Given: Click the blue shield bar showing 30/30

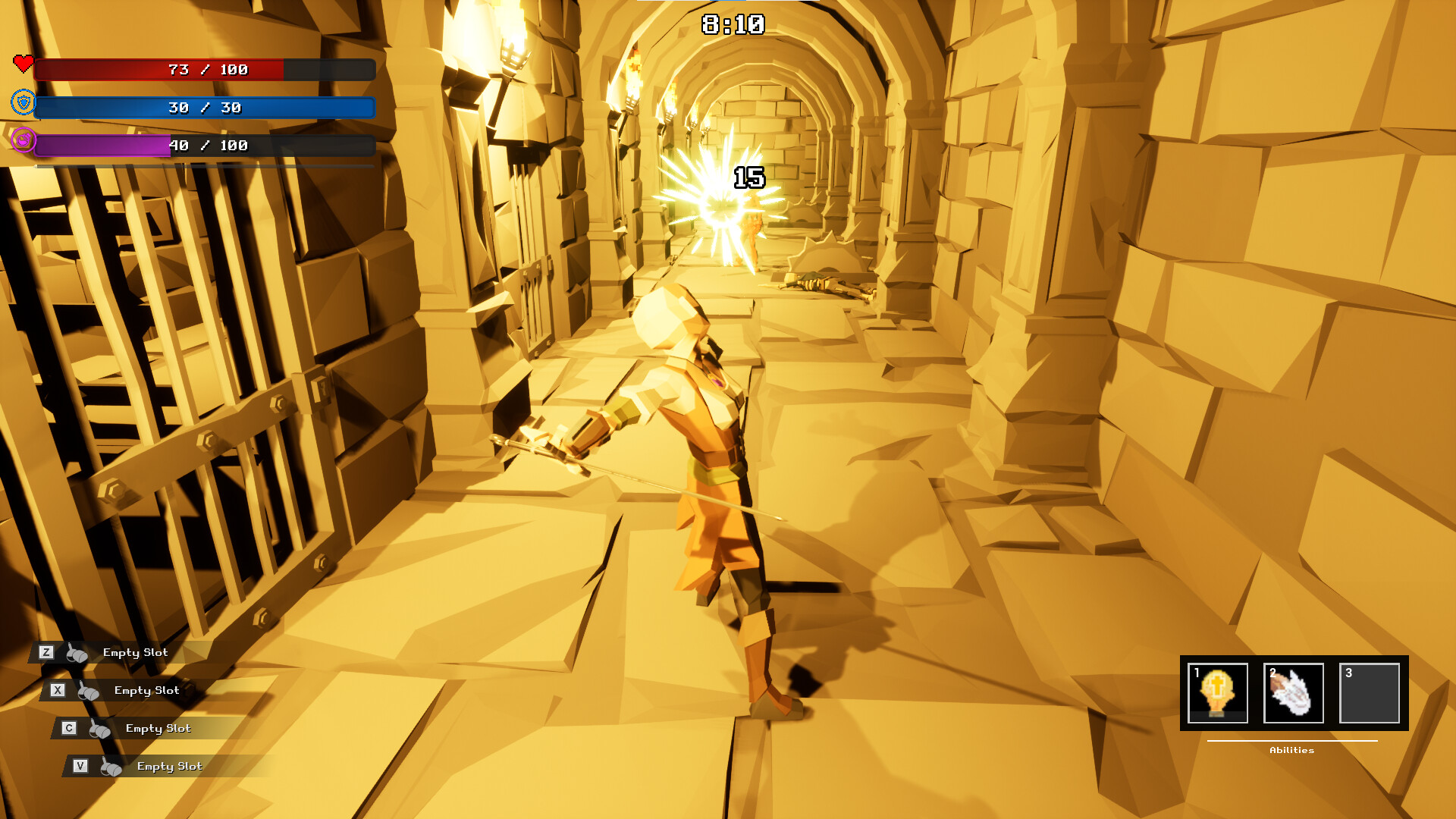Looking at the screenshot, I should (205, 108).
